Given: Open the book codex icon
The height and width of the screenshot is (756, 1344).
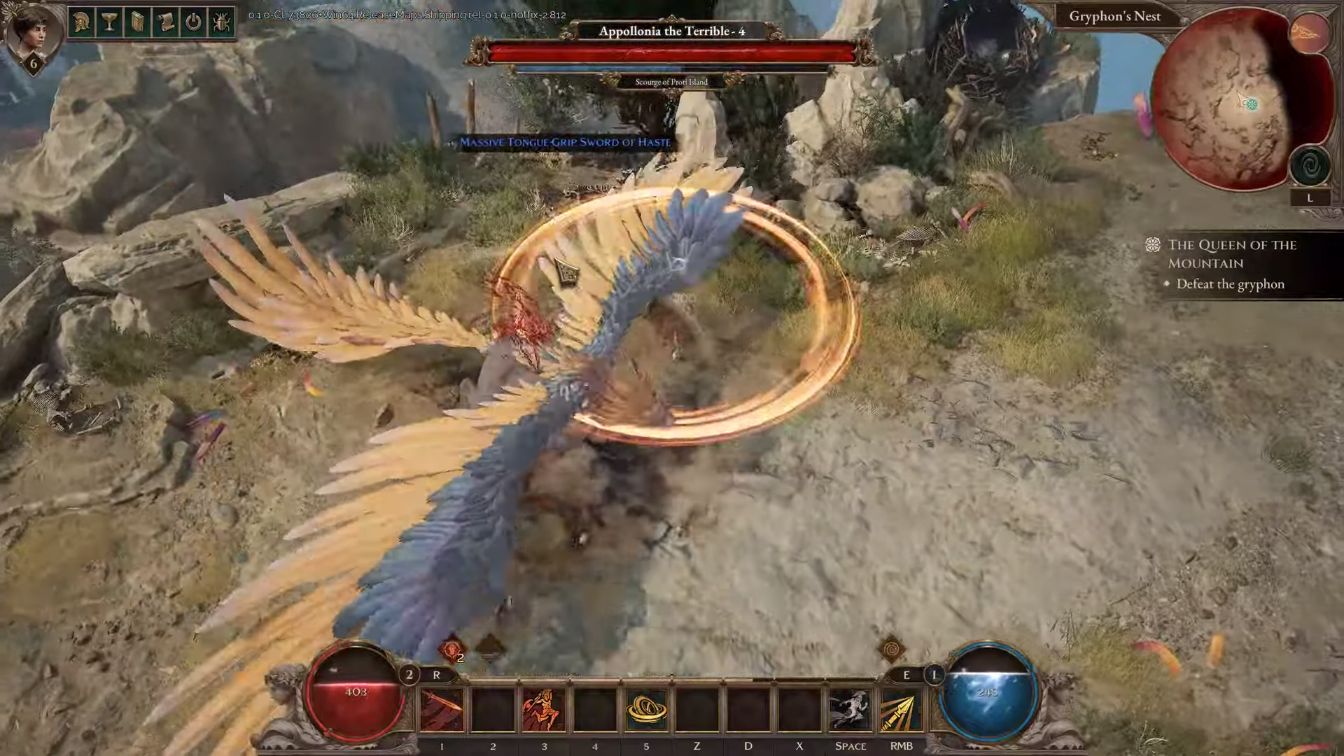Looking at the screenshot, I should [x=138, y=21].
